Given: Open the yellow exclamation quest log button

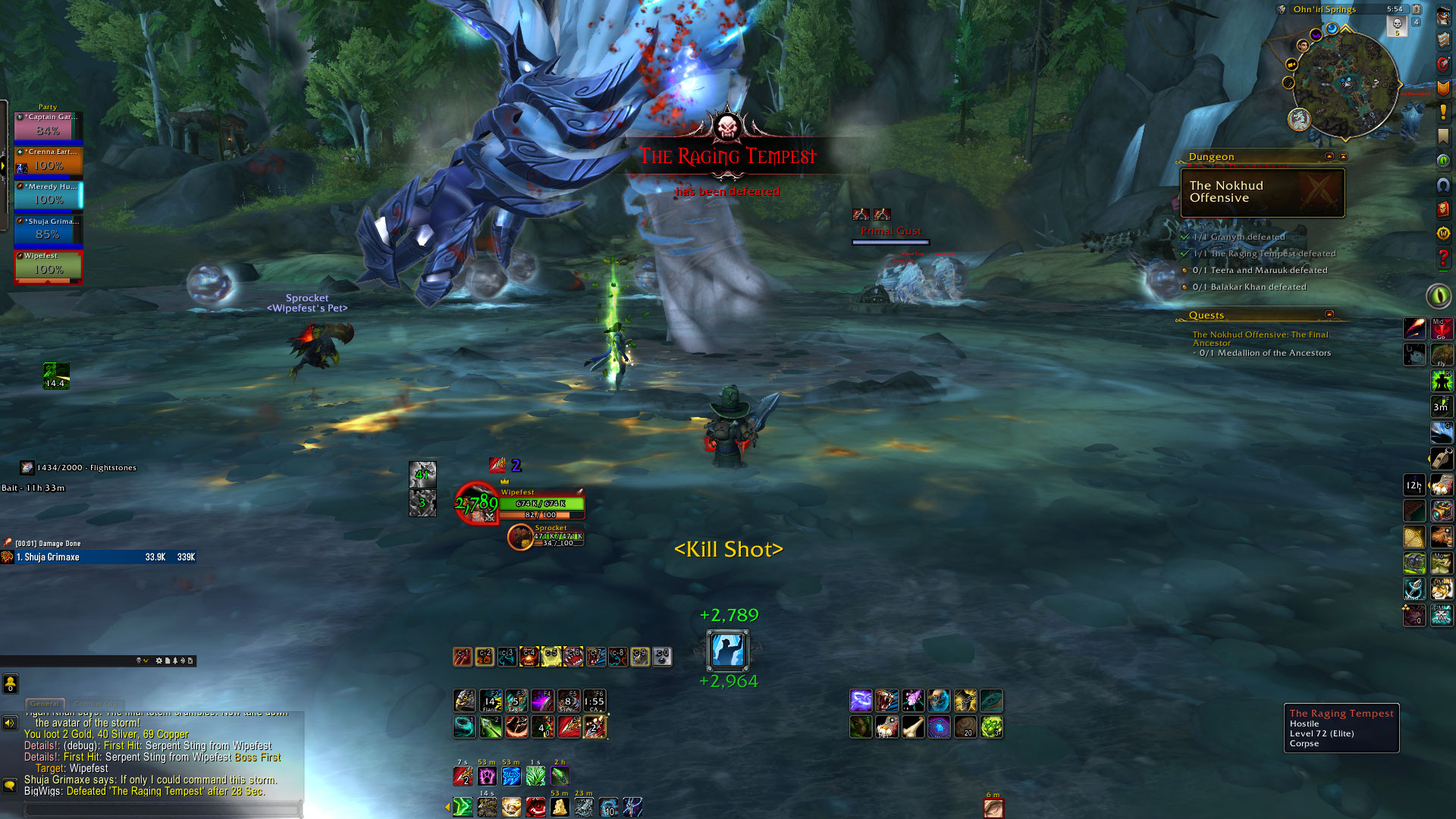Looking at the screenshot, I should pyautogui.click(x=1442, y=113).
